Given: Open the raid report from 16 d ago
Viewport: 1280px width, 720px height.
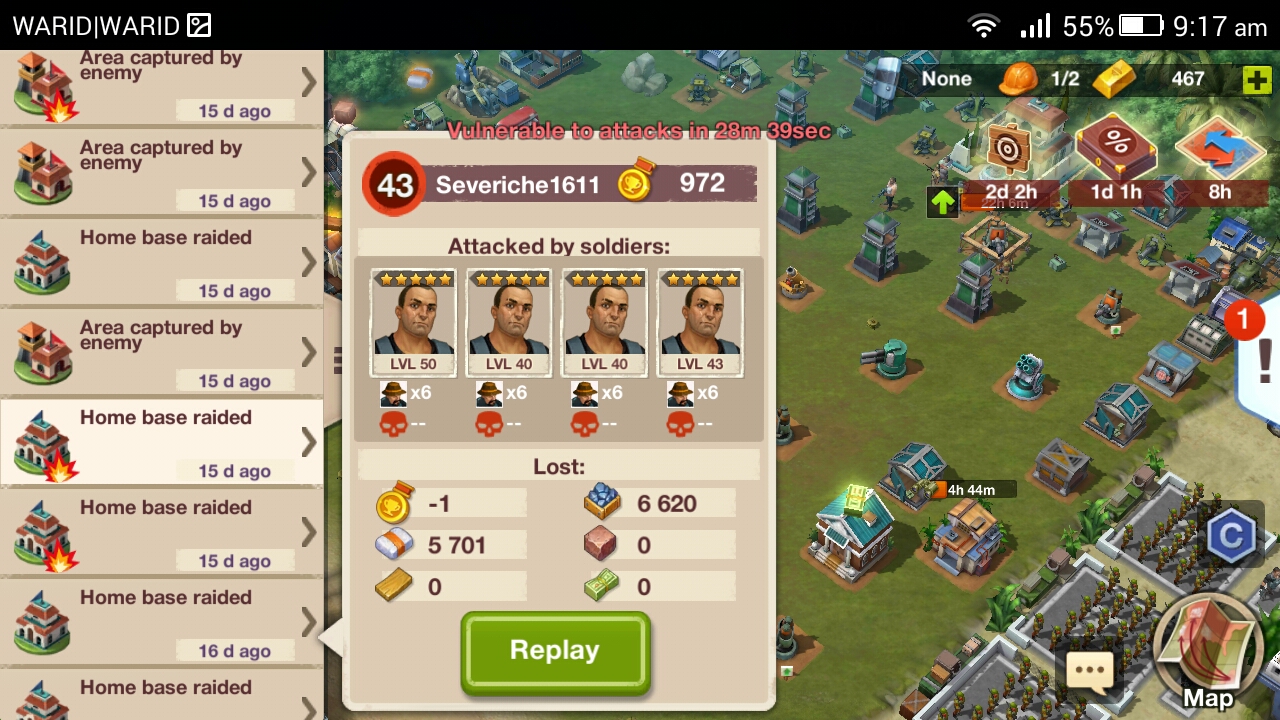Looking at the screenshot, I should [160, 622].
